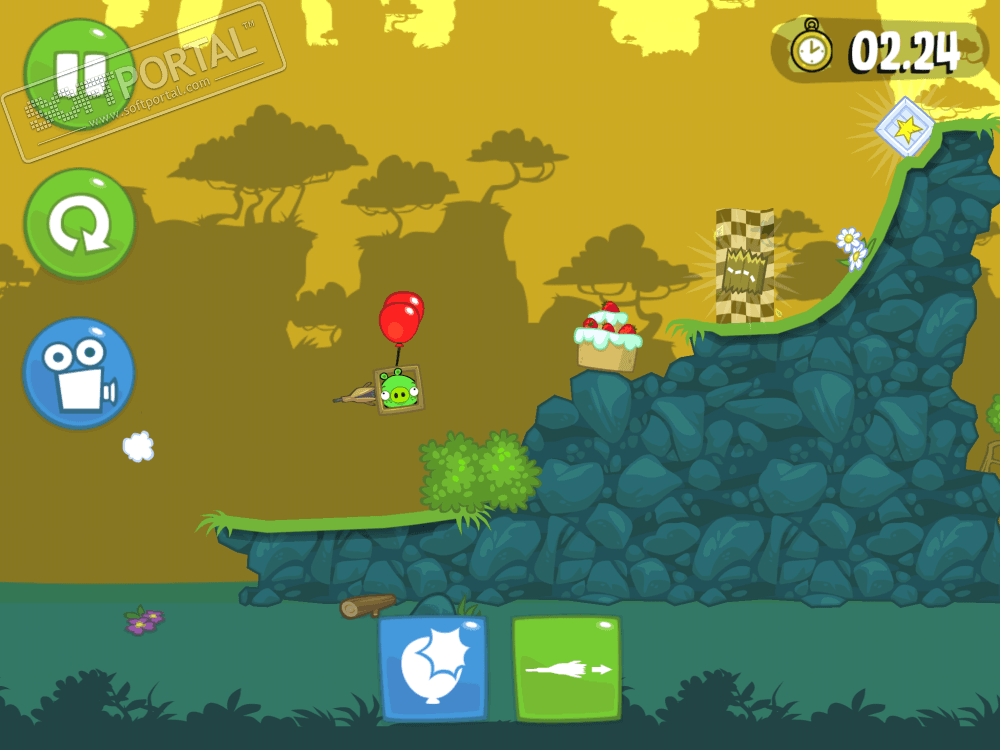Toggle the blue camera view button
The width and height of the screenshot is (1000, 750).
79,372
